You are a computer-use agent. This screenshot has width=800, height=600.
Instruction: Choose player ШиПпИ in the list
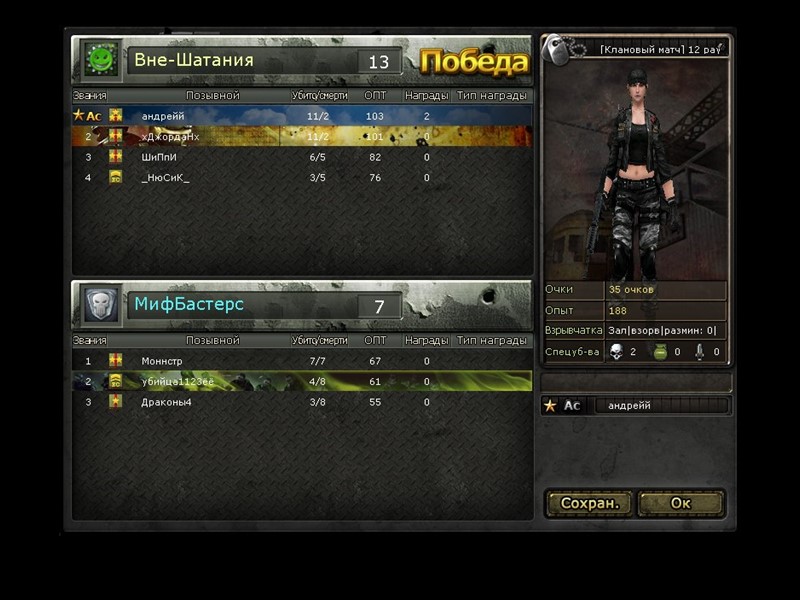(x=300, y=157)
